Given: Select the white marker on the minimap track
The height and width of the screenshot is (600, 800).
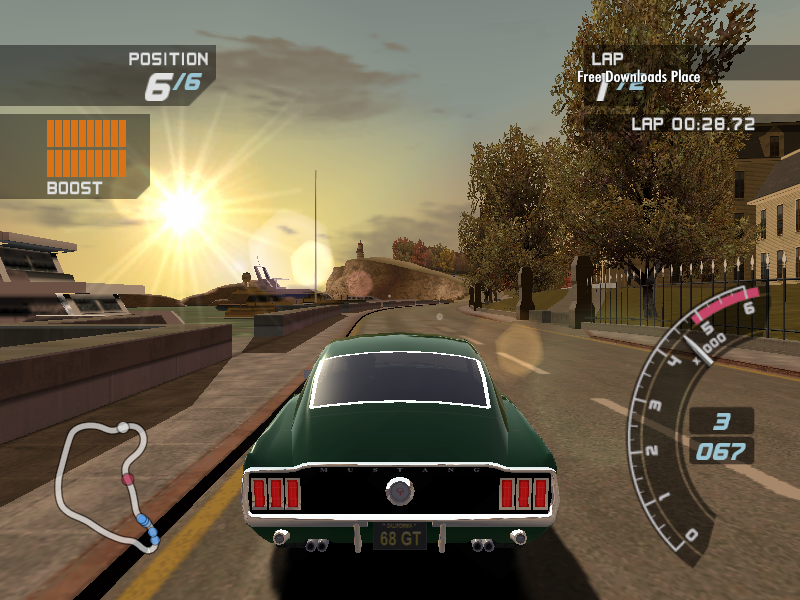Looking at the screenshot, I should 123,428.
